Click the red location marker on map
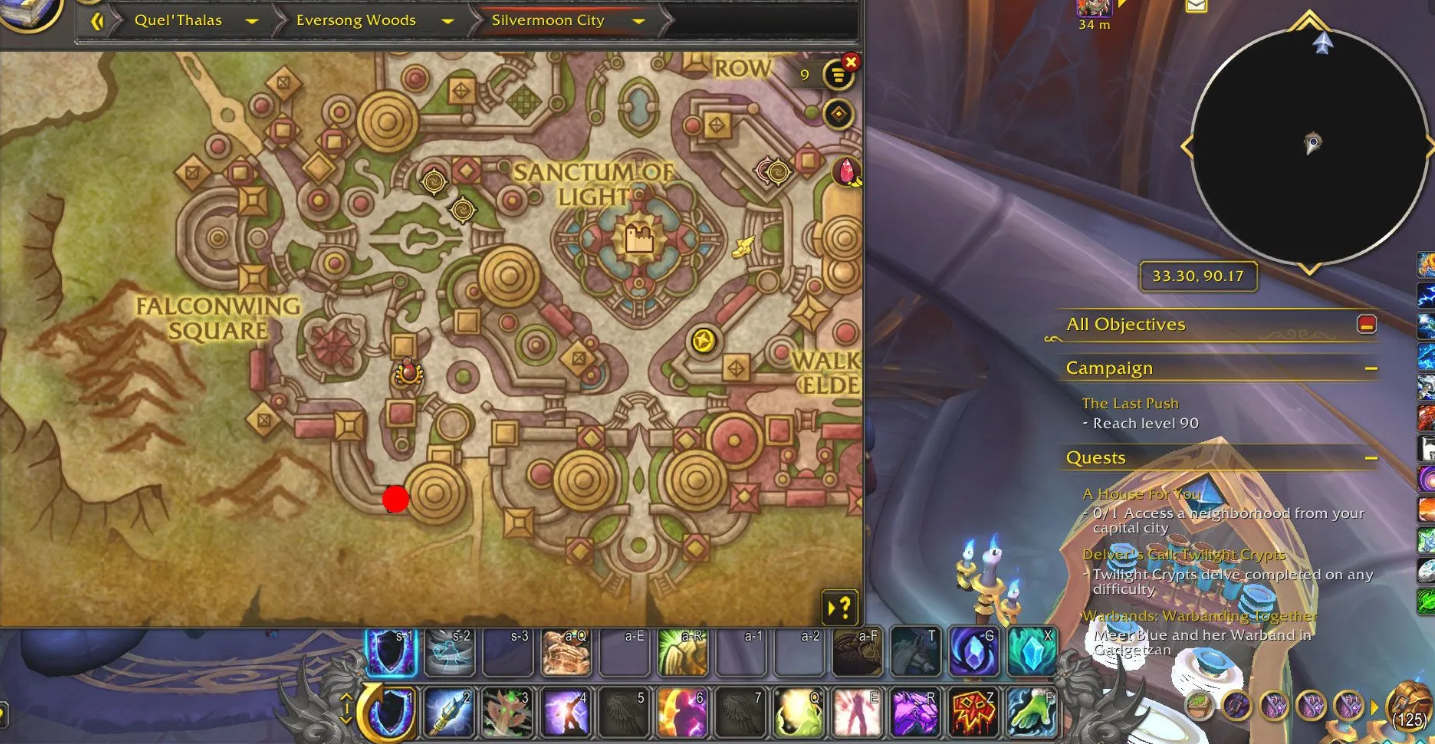 pyautogui.click(x=395, y=499)
